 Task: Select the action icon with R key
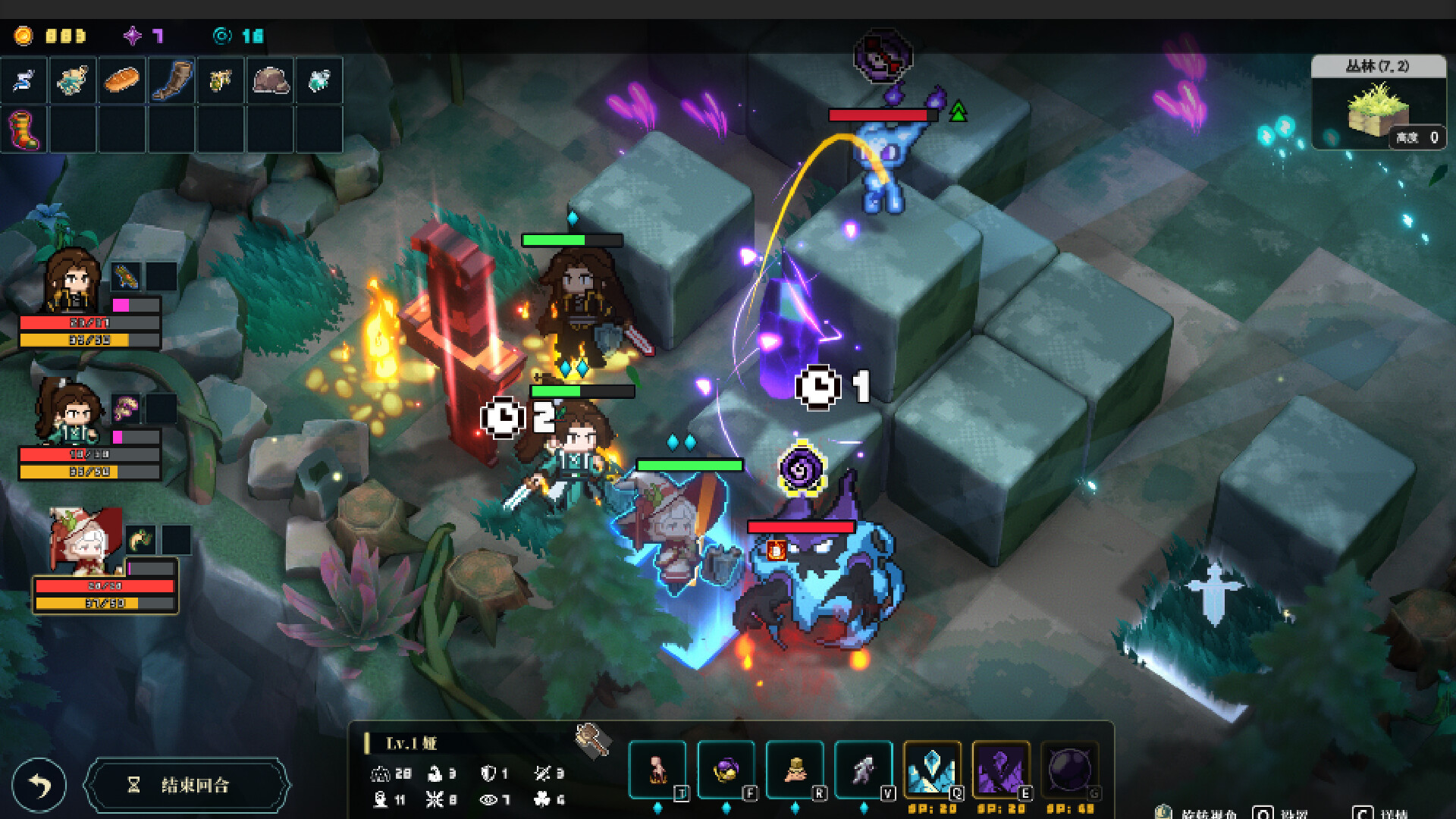click(x=794, y=769)
